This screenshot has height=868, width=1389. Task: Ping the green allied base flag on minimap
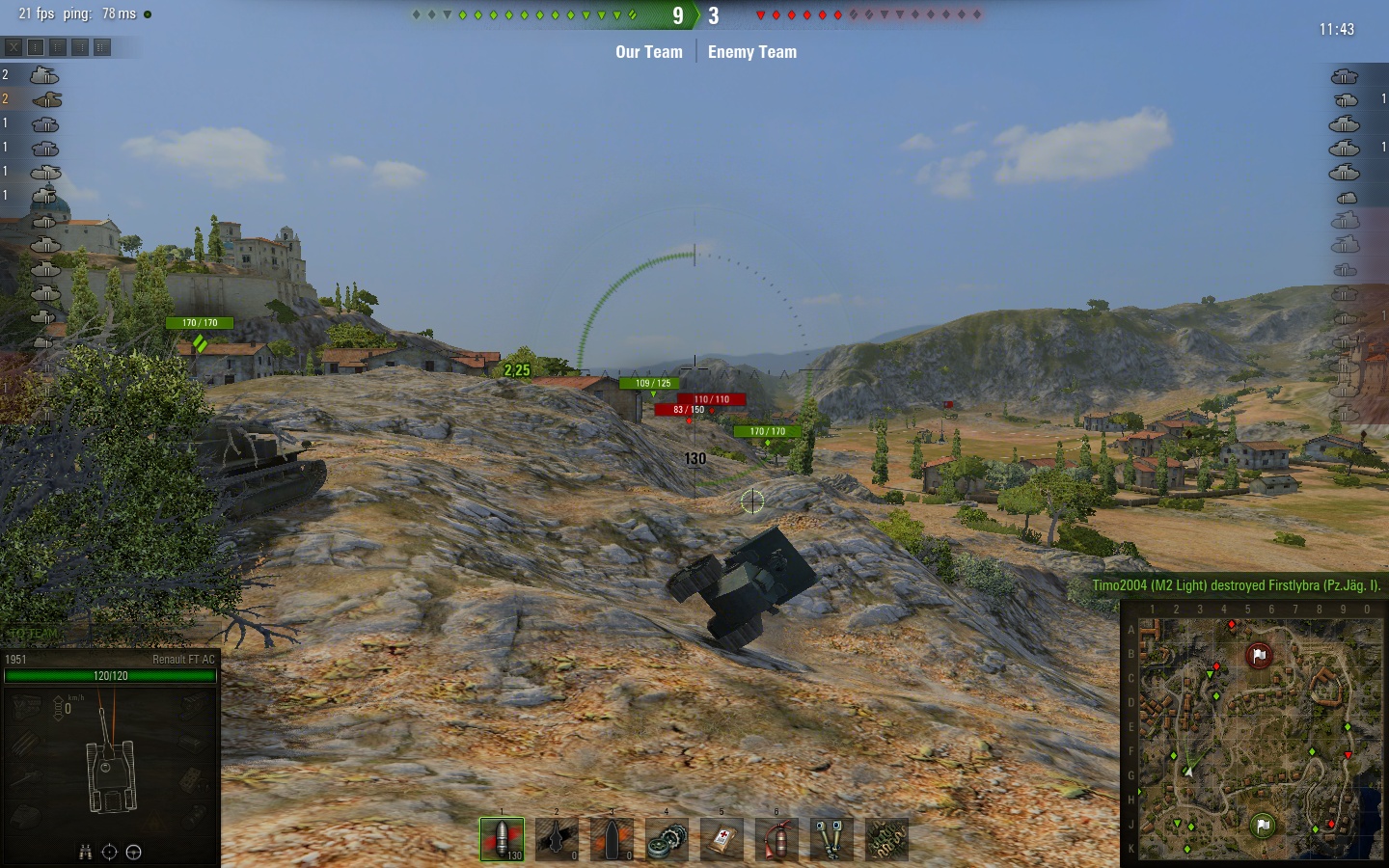pos(1263,825)
